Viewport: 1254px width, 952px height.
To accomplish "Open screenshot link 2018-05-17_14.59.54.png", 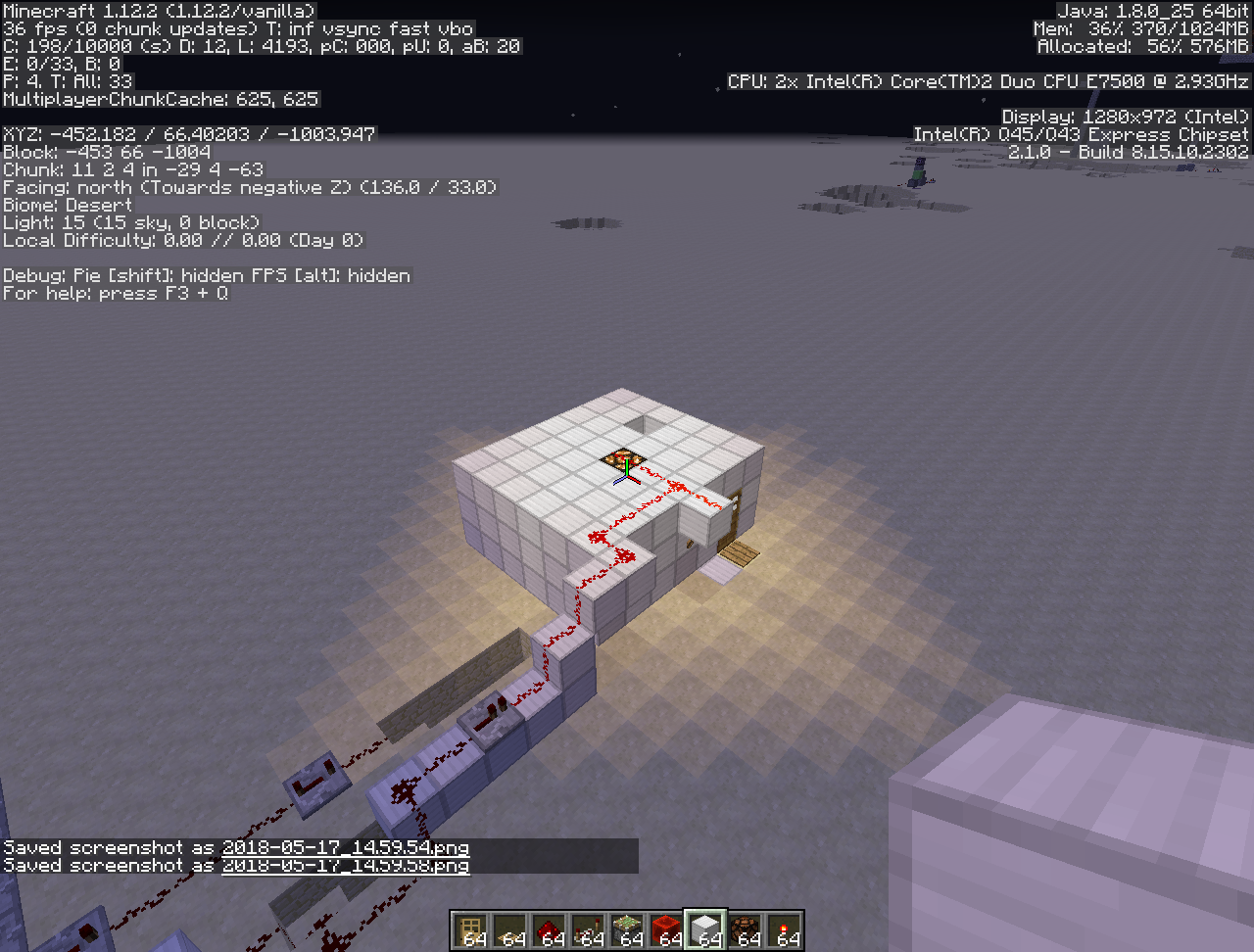I will [x=345, y=848].
